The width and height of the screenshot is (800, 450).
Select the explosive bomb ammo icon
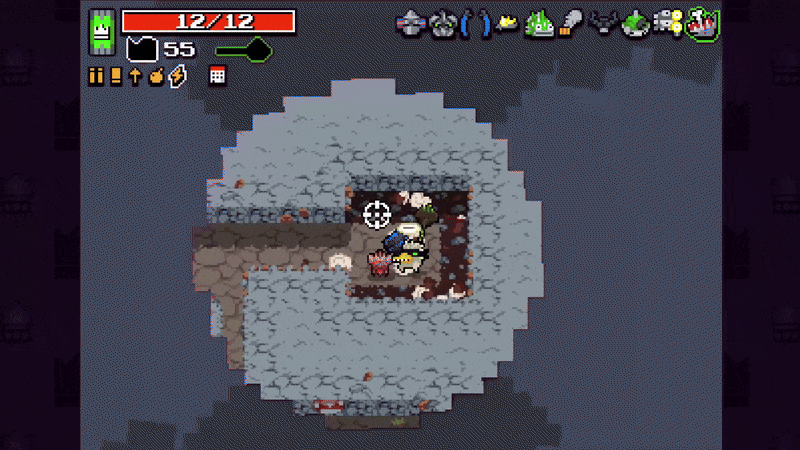[156, 76]
